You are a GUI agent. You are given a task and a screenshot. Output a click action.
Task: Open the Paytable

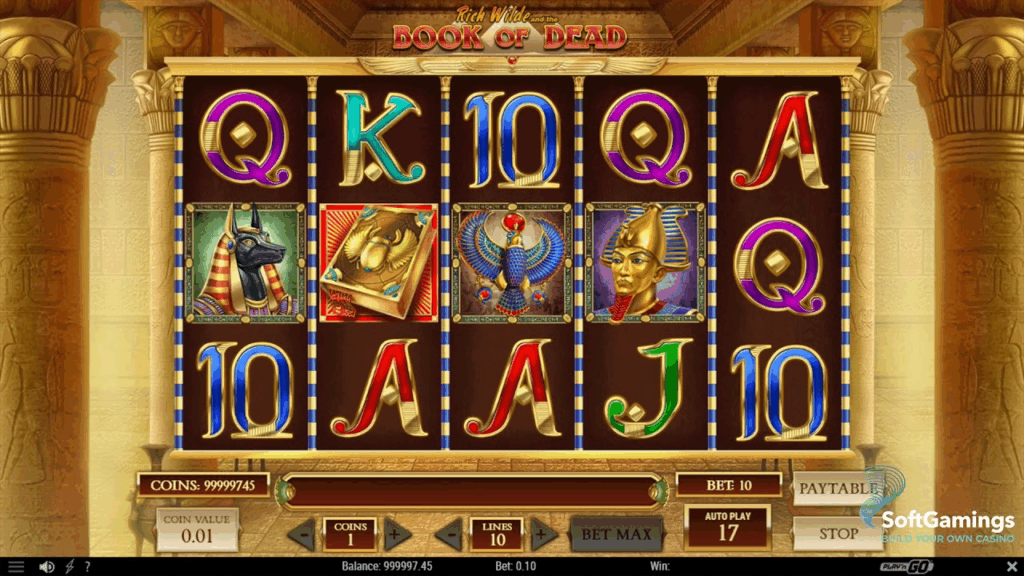tap(836, 489)
